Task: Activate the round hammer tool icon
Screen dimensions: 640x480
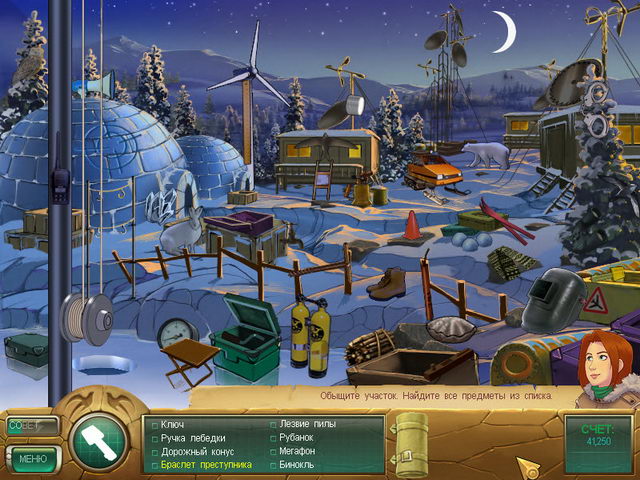Action: click(x=98, y=439)
